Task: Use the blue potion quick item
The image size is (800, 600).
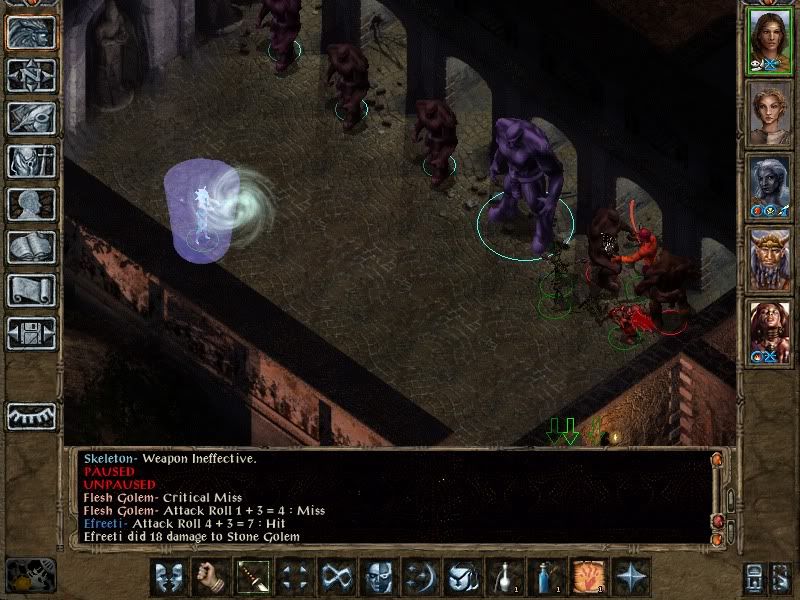Action: 545,577
